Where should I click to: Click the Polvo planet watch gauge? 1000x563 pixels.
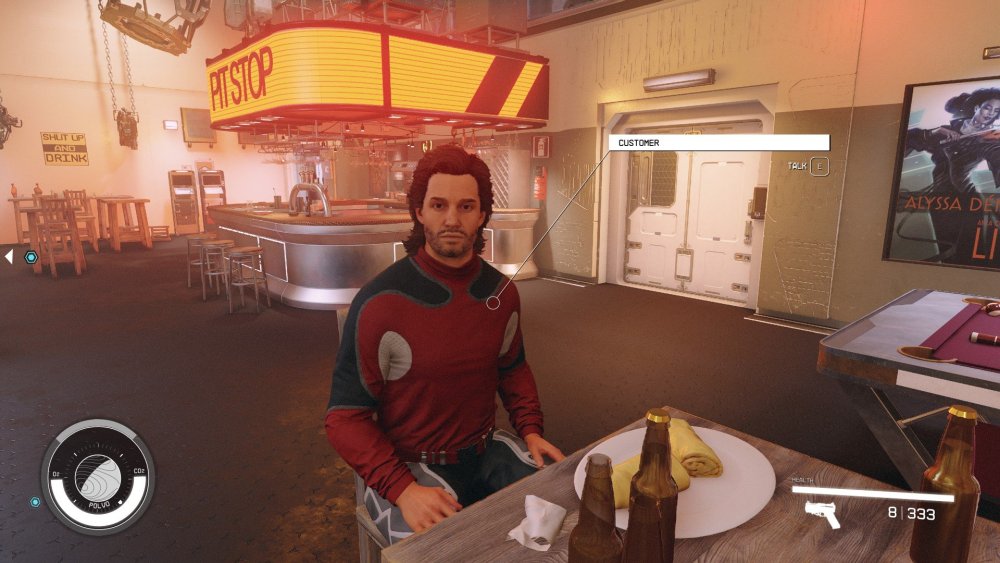tap(97, 476)
